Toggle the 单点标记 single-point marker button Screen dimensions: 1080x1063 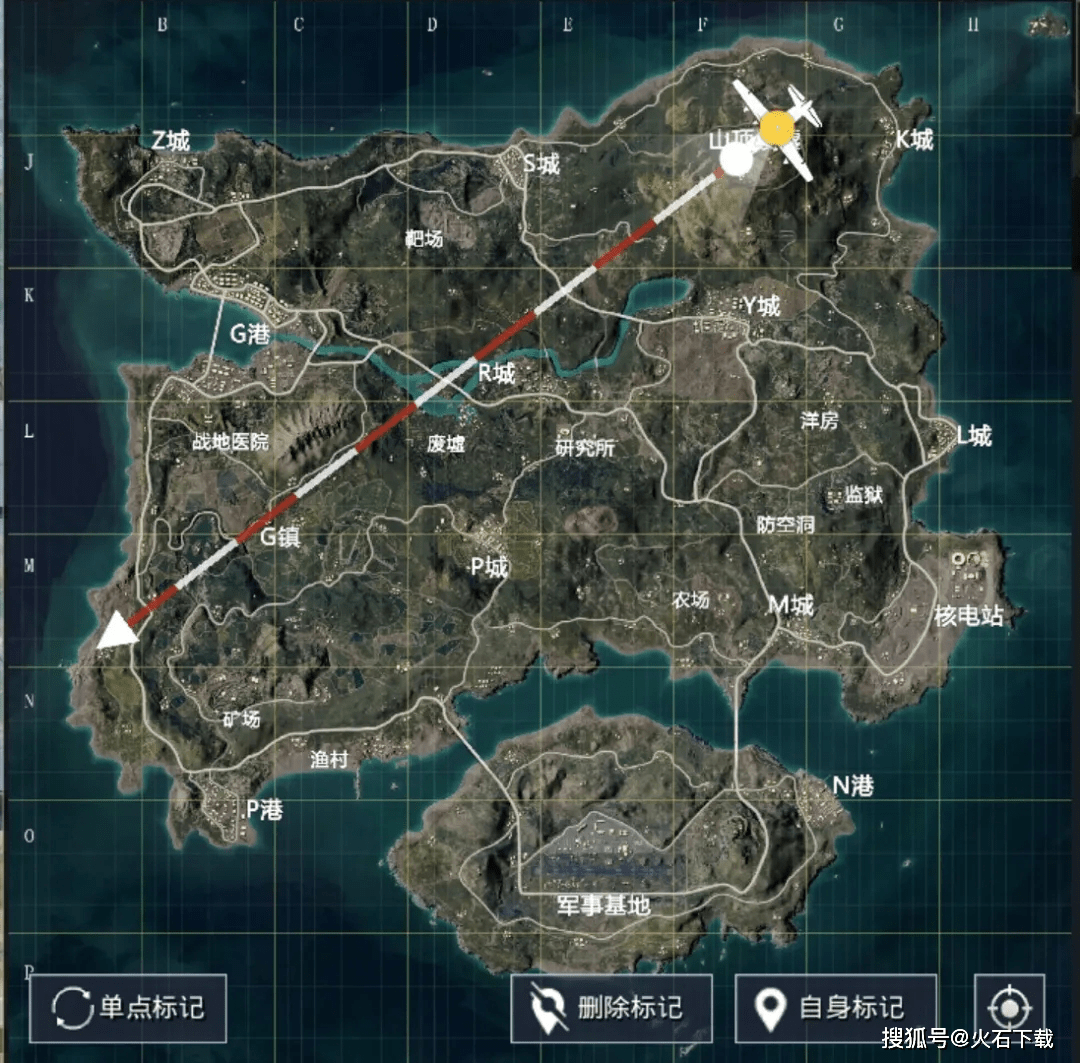128,1008
